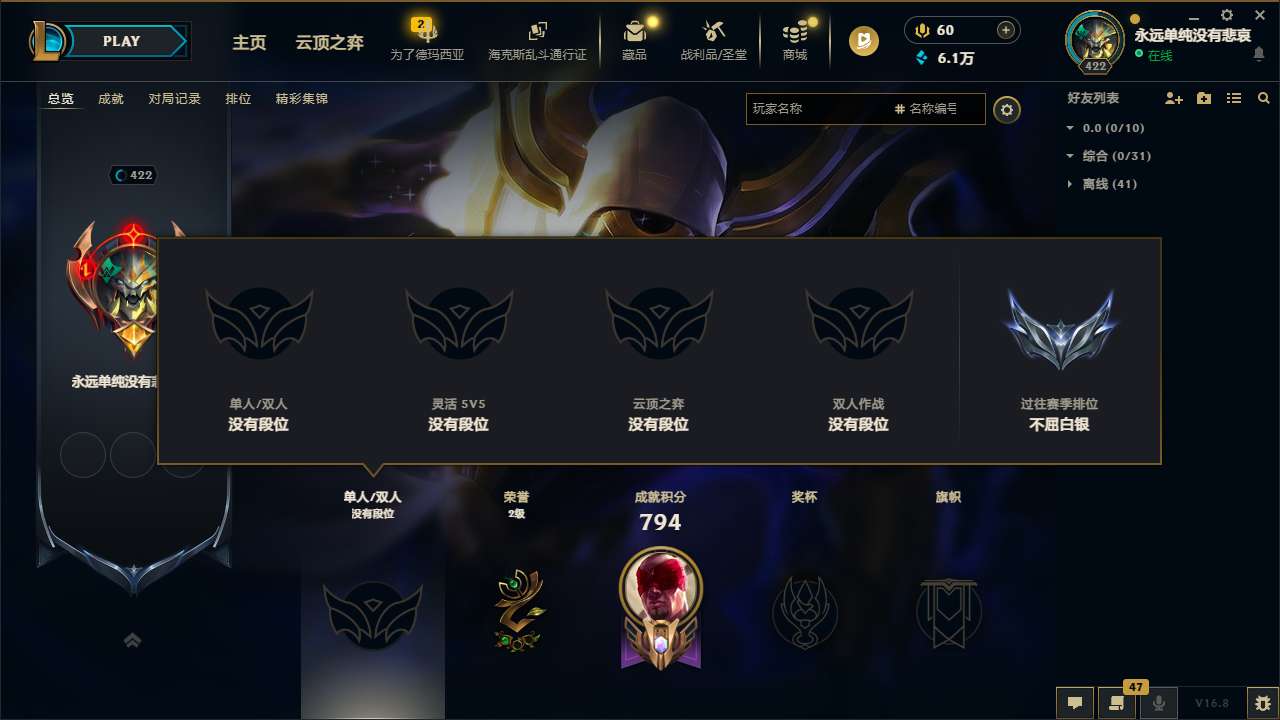Click the plus button to buy RP
Viewport: 1280px width, 720px height.
[x=1005, y=29]
